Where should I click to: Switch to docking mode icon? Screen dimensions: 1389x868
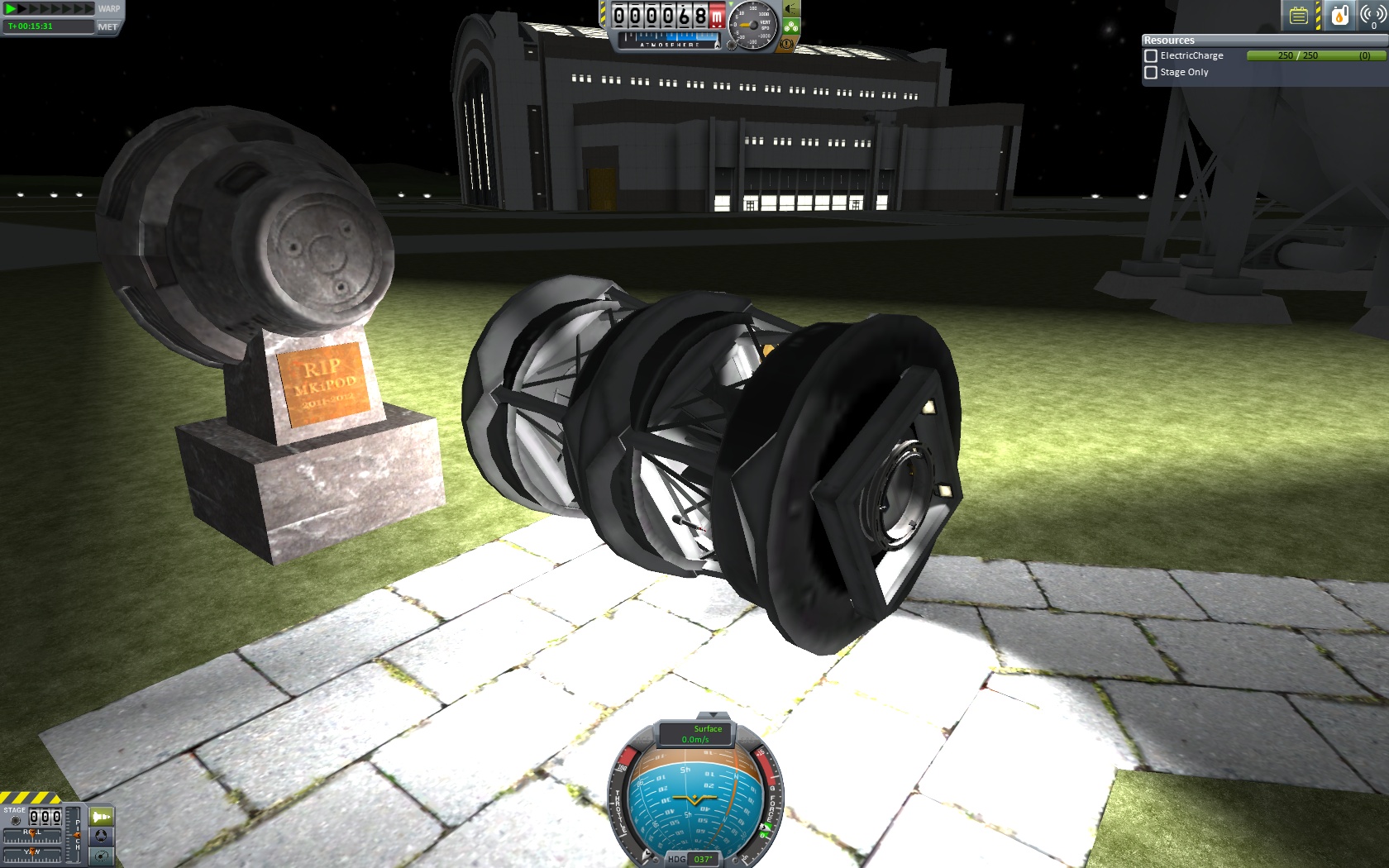click(x=101, y=837)
